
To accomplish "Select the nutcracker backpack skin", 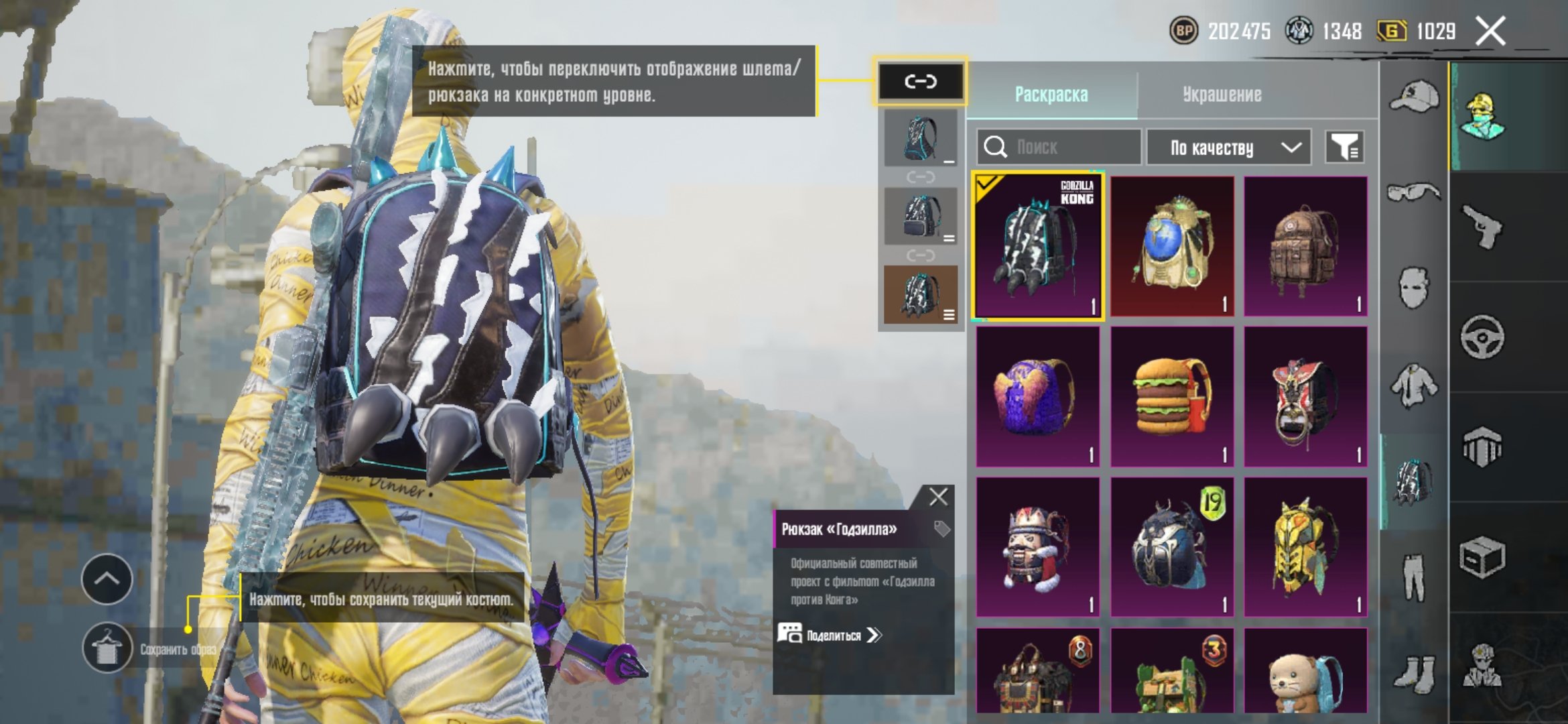I will coord(1037,547).
